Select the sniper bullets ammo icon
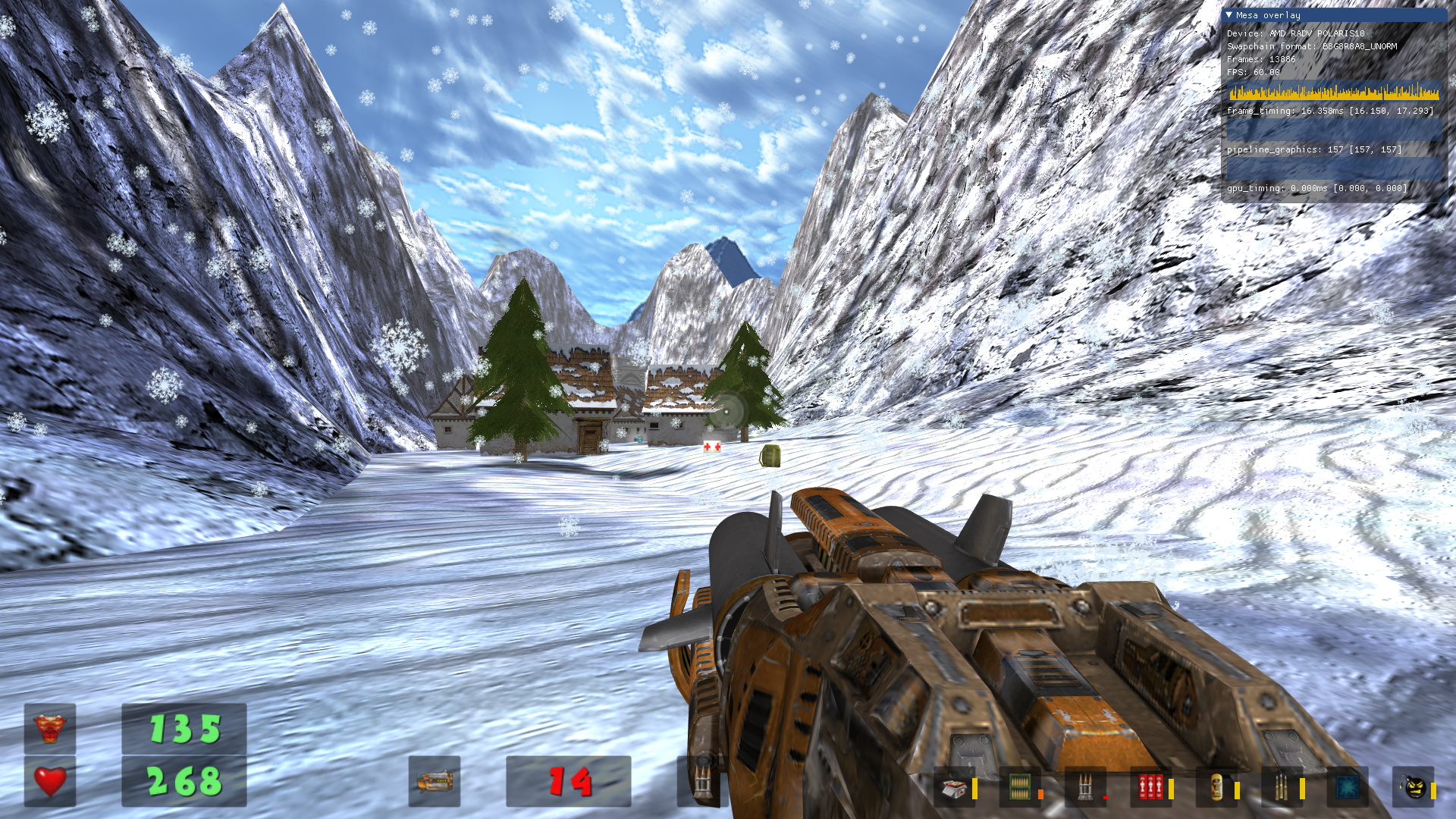 point(1282,789)
